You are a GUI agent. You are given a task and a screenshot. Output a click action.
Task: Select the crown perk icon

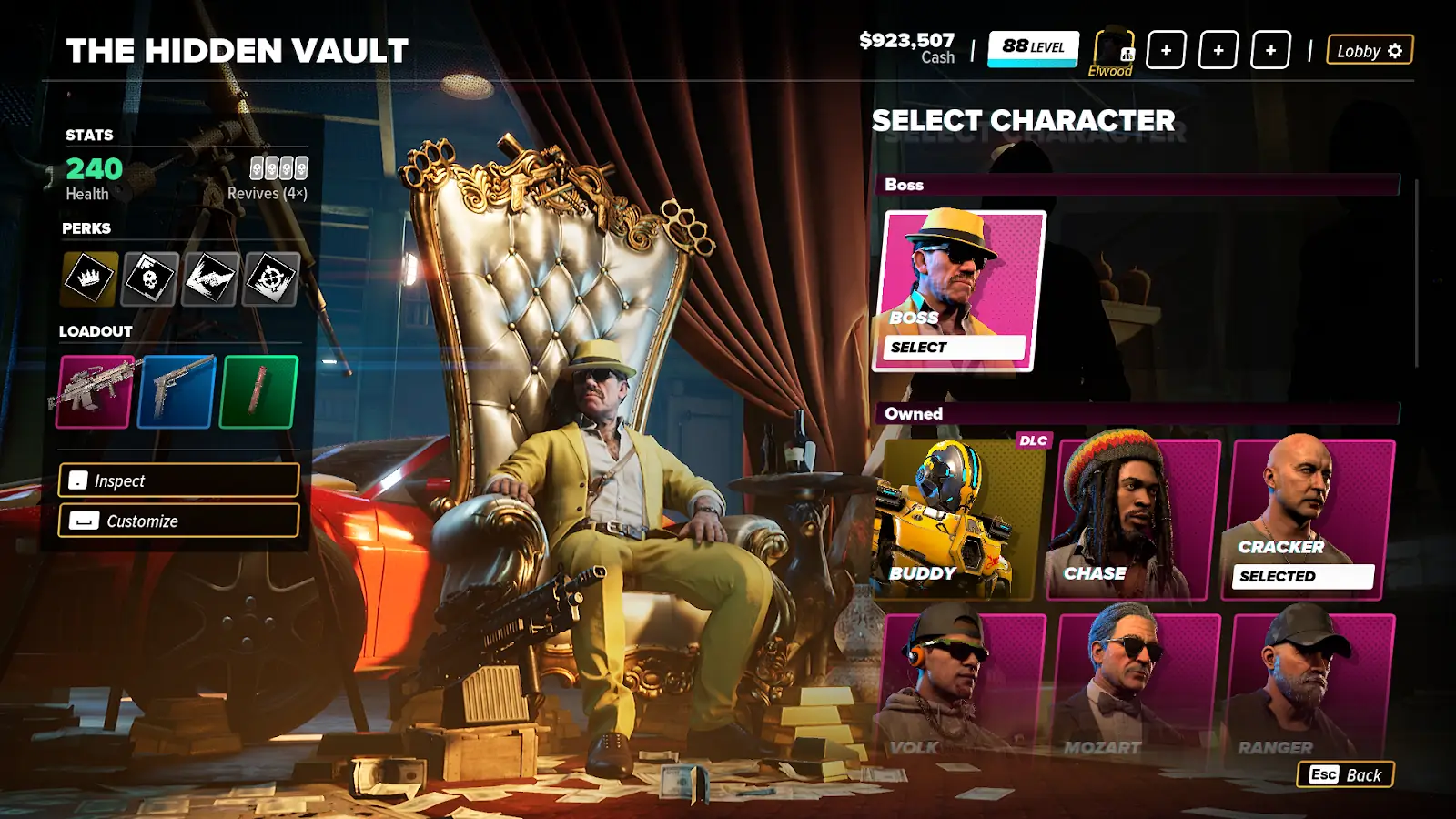pos(89,278)
